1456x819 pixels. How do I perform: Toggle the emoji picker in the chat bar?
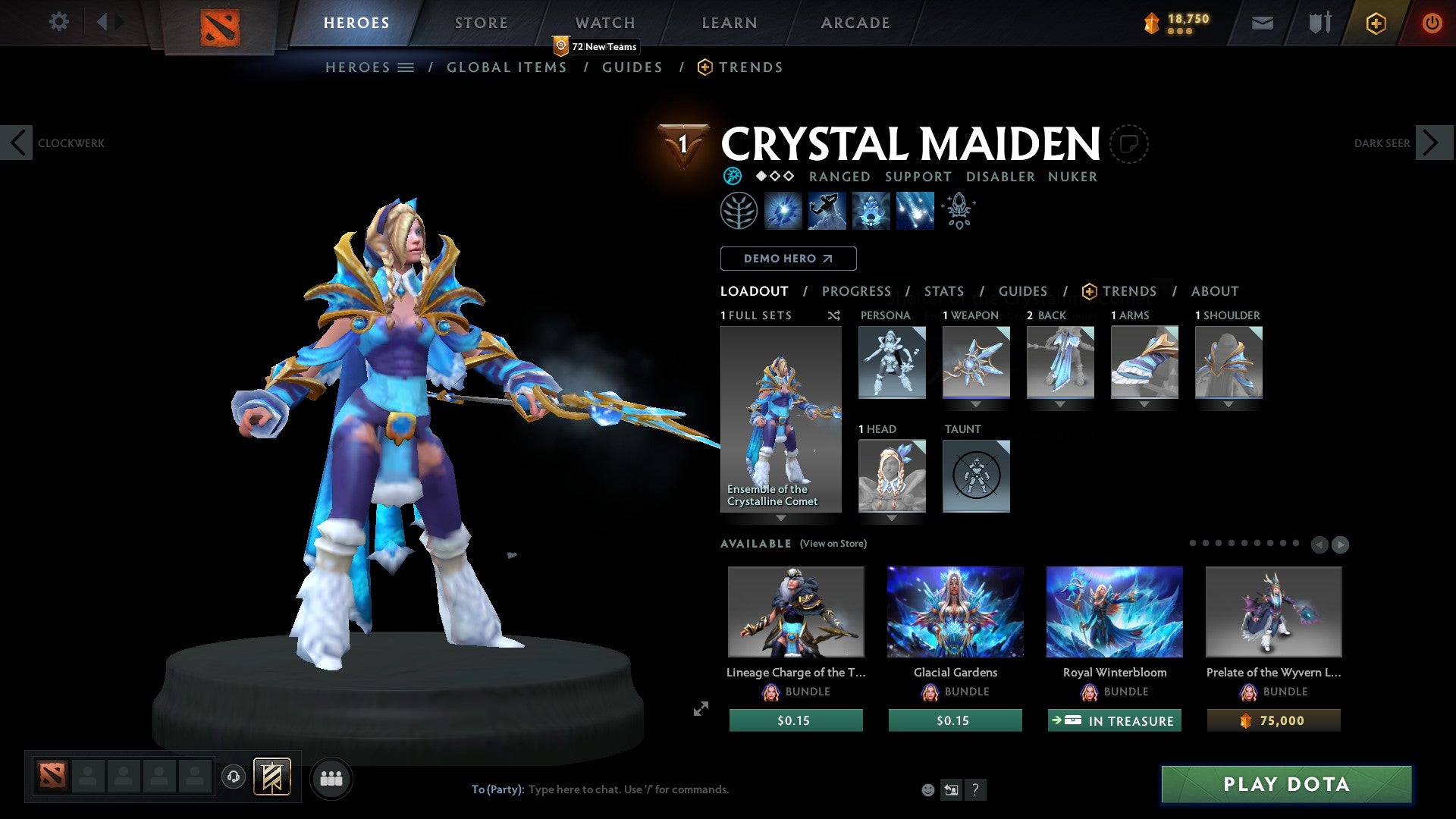tap(929, 789)
